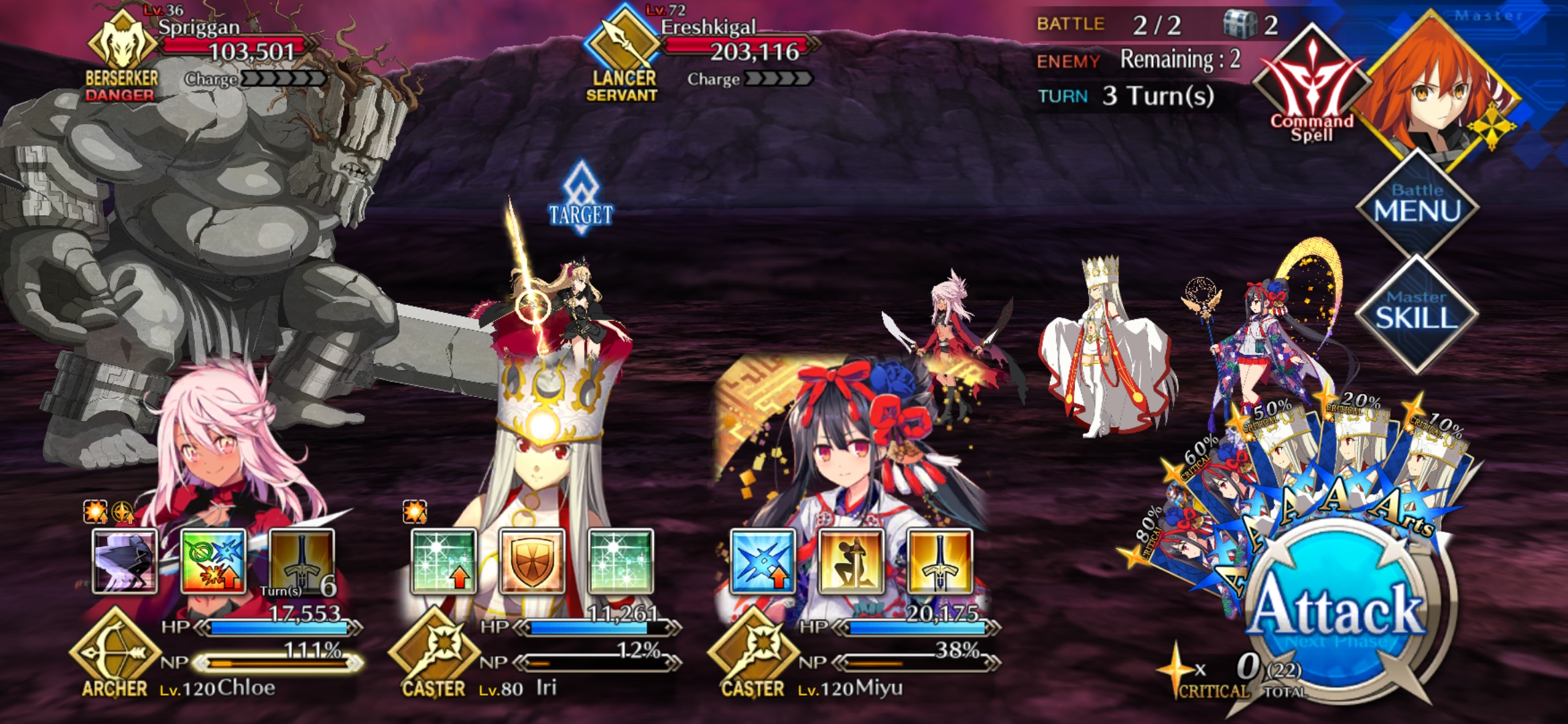
Task: Tap the Attack button
Action: tap(1337, 610)
